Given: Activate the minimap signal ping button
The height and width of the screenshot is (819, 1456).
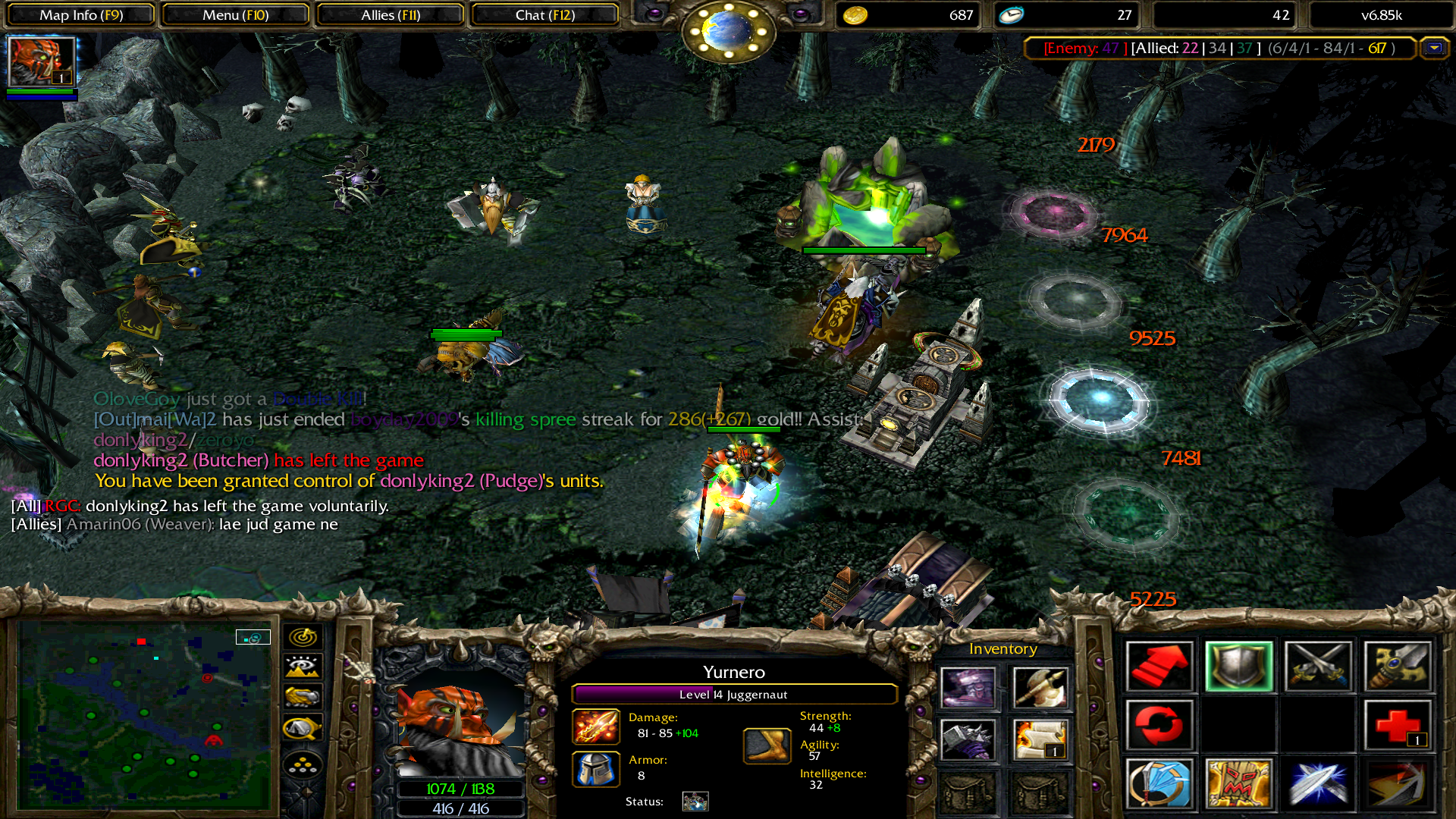Looking at the screenshot, I should coord(303,637).
